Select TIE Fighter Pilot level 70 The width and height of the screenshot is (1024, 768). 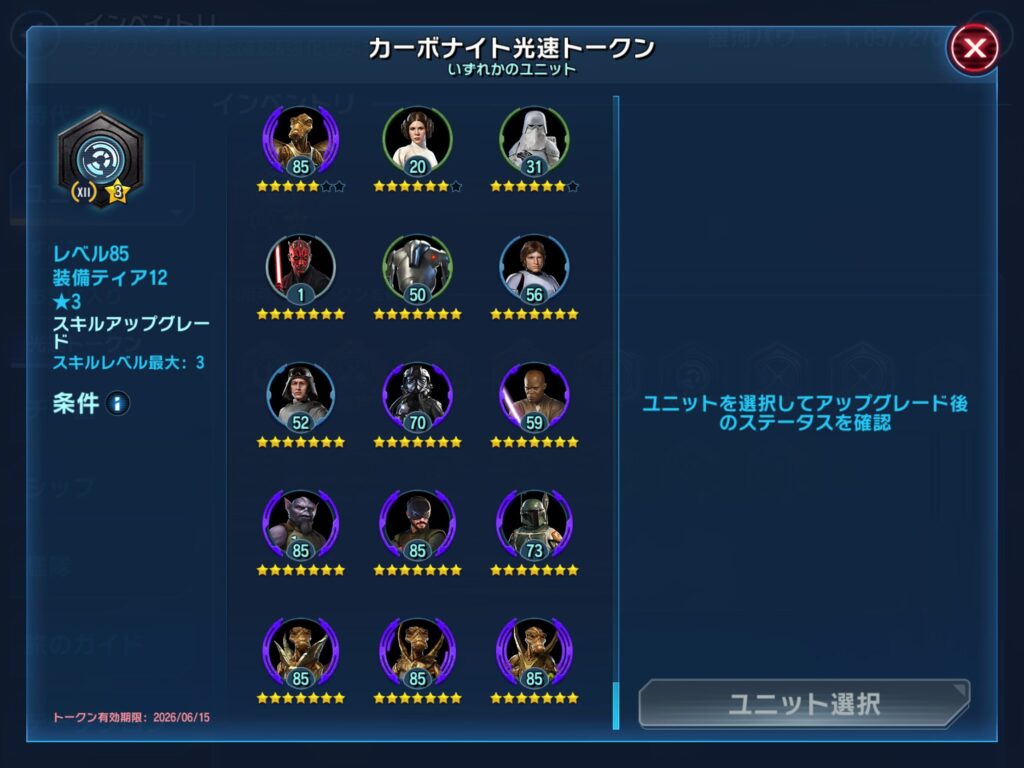417,396
